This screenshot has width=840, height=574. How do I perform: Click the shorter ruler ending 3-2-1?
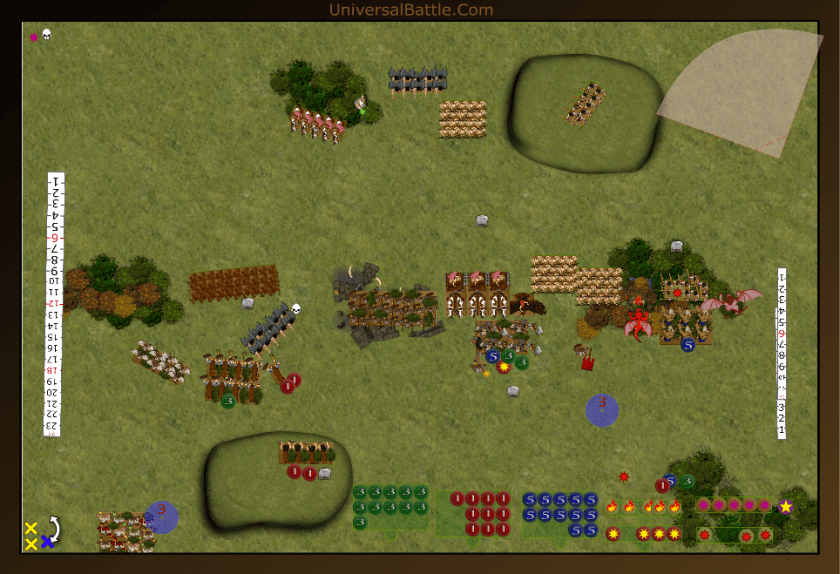782,352
